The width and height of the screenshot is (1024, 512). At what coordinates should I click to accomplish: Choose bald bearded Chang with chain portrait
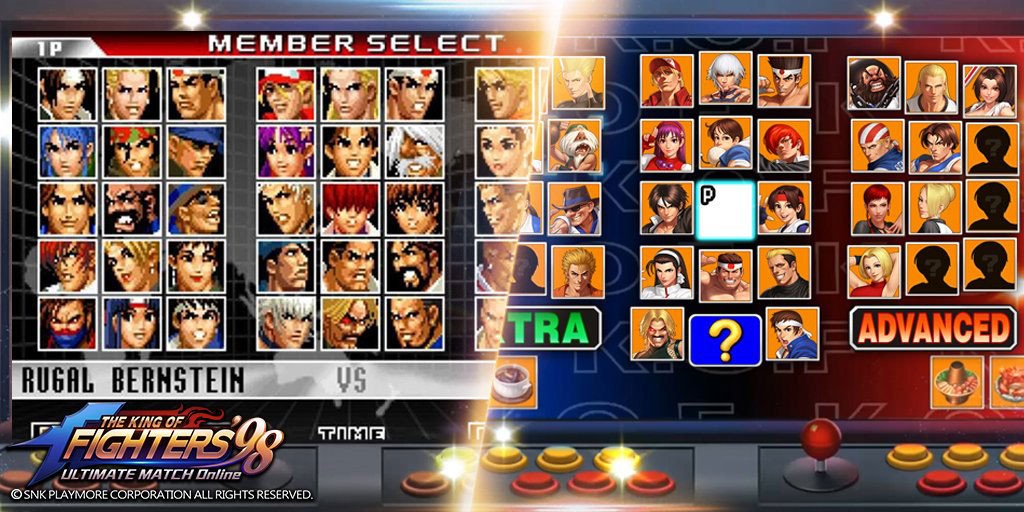[x=874, y=83]
